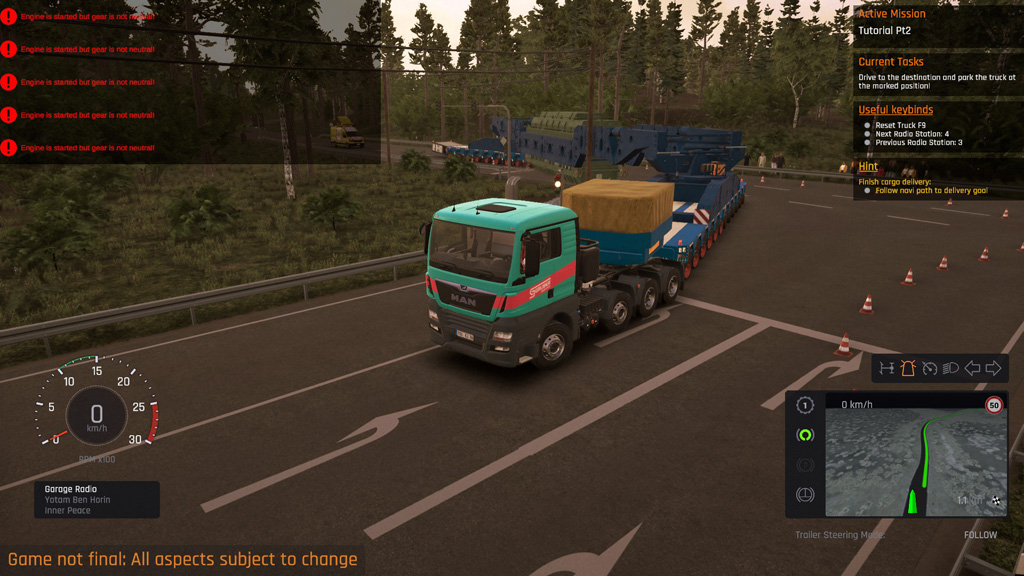Click the gear number indicator icon
Viewport: 1024px width, 576px height.
coord(805,405)
